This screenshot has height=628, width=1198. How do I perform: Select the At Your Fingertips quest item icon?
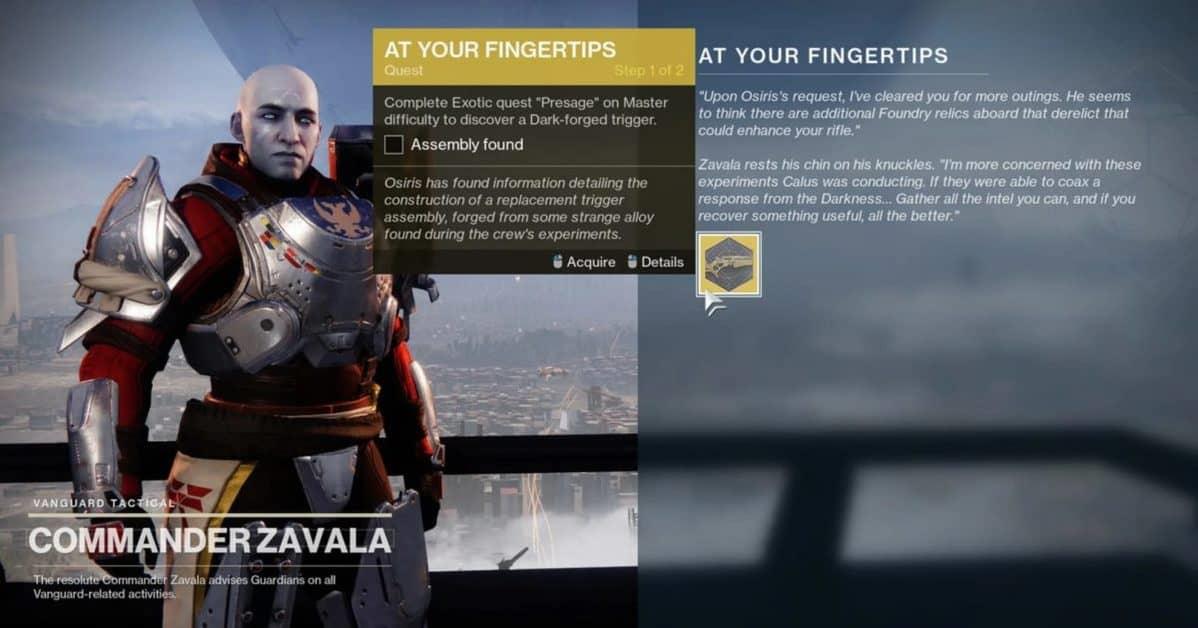pos(728,264)
